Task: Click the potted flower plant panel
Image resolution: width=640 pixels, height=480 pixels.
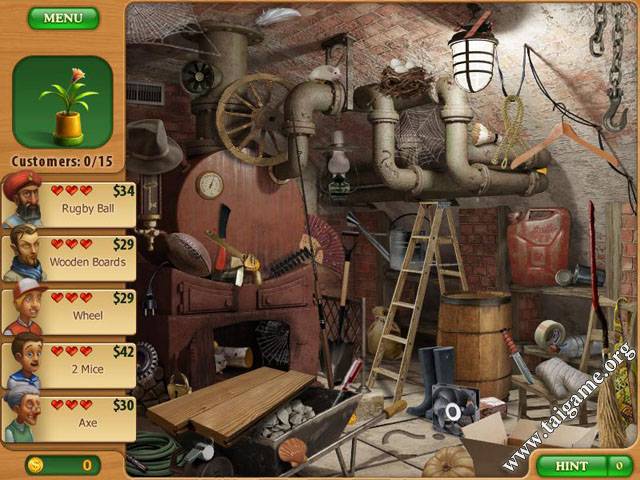Action: (62, 102)
